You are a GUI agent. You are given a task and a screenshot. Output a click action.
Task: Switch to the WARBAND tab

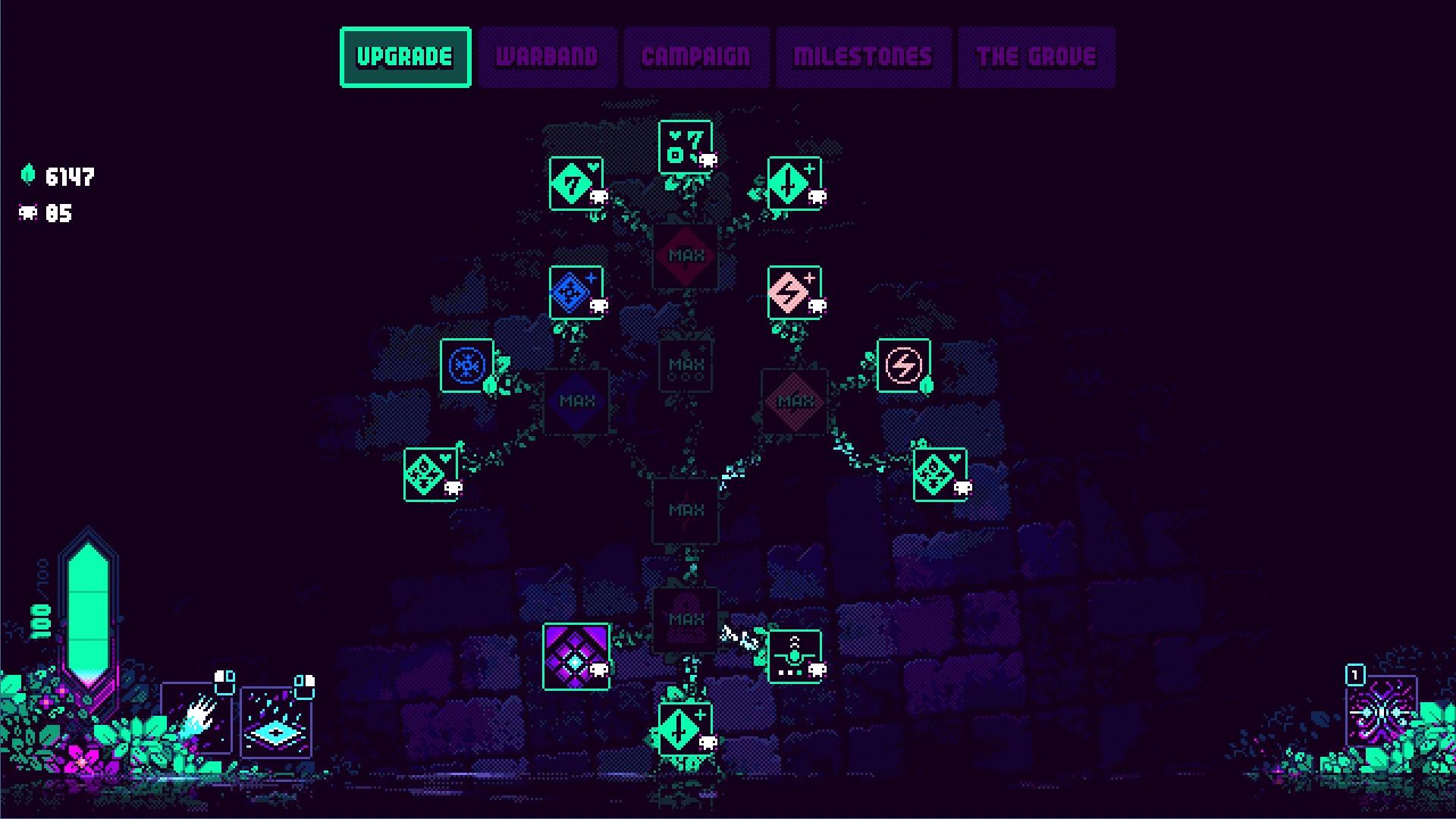(547, 55)
